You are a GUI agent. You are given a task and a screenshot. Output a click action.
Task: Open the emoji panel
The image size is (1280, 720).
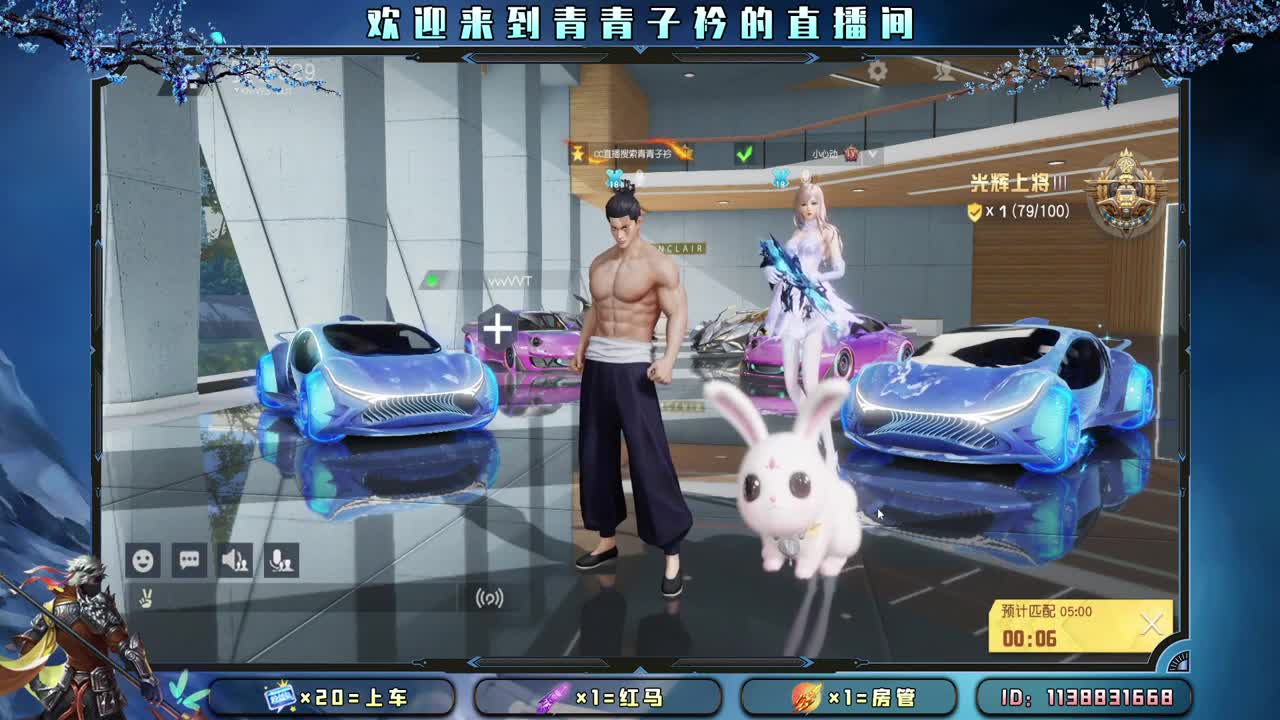tap(143, 560)
